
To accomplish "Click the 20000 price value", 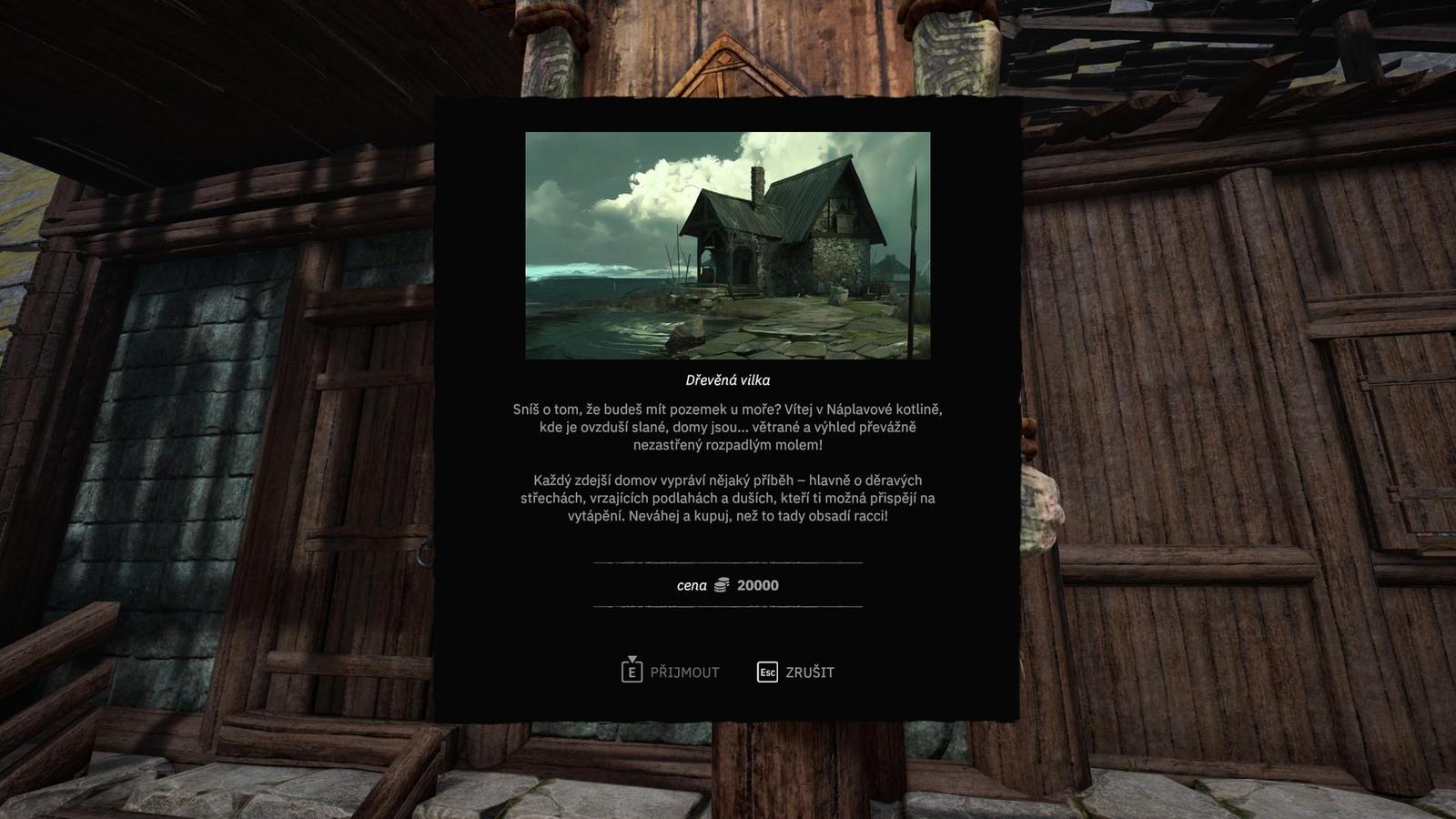I will pyautogui.click(x=756, y=585).
